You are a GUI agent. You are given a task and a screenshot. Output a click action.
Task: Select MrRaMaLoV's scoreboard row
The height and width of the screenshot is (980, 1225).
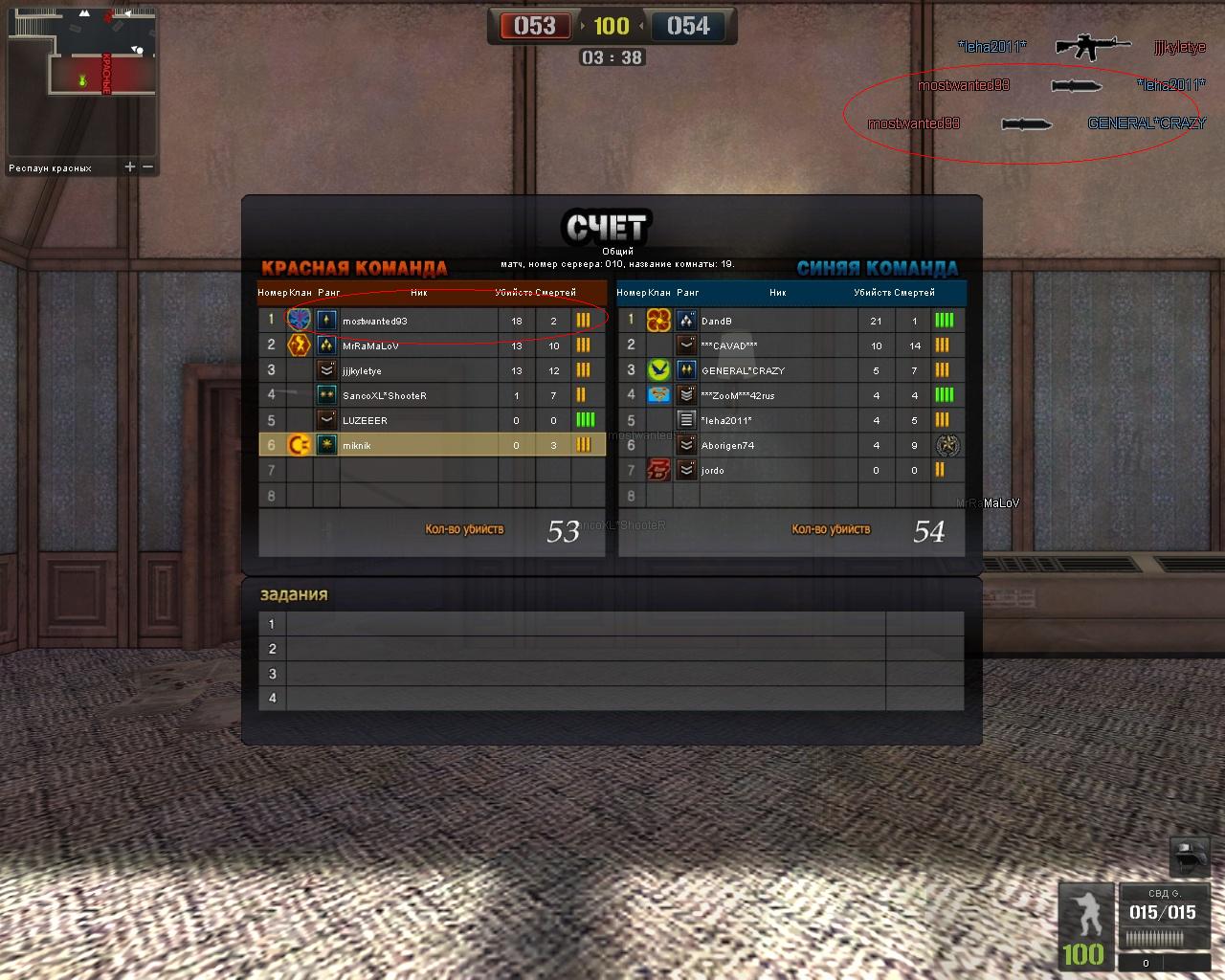point(431,345)
